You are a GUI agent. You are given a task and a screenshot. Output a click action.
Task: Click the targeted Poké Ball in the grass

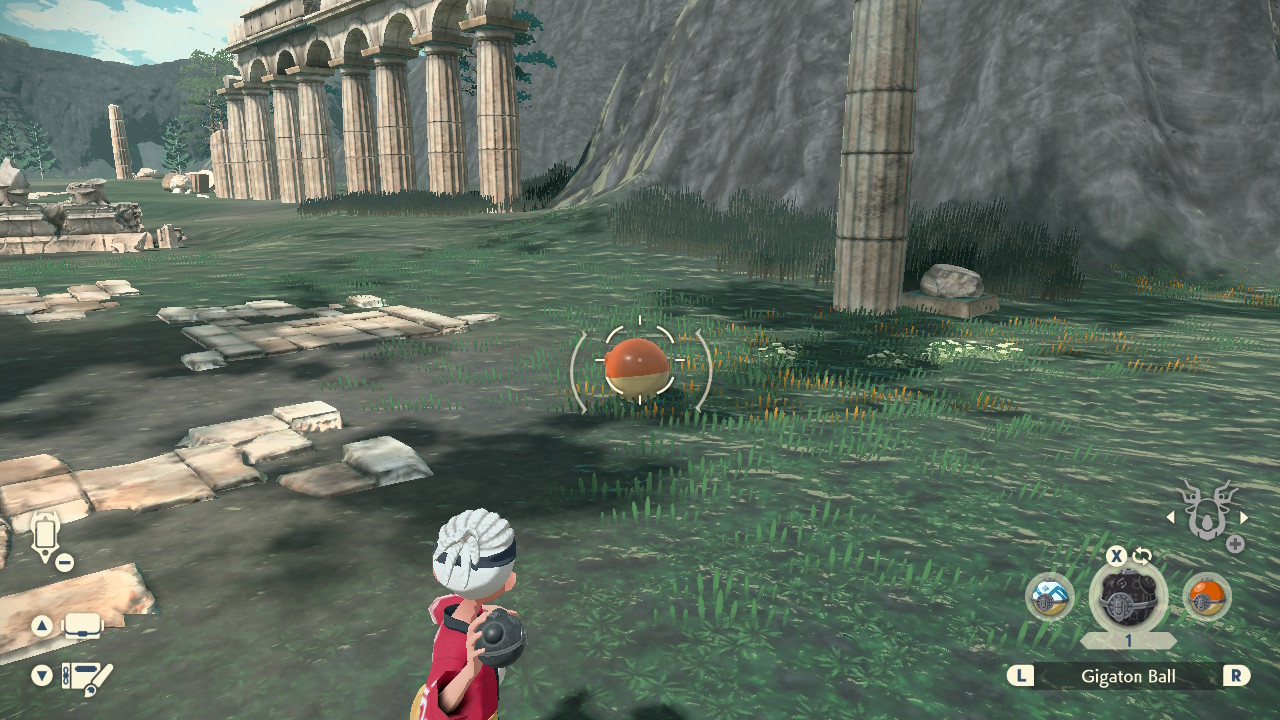pos(637,367)
